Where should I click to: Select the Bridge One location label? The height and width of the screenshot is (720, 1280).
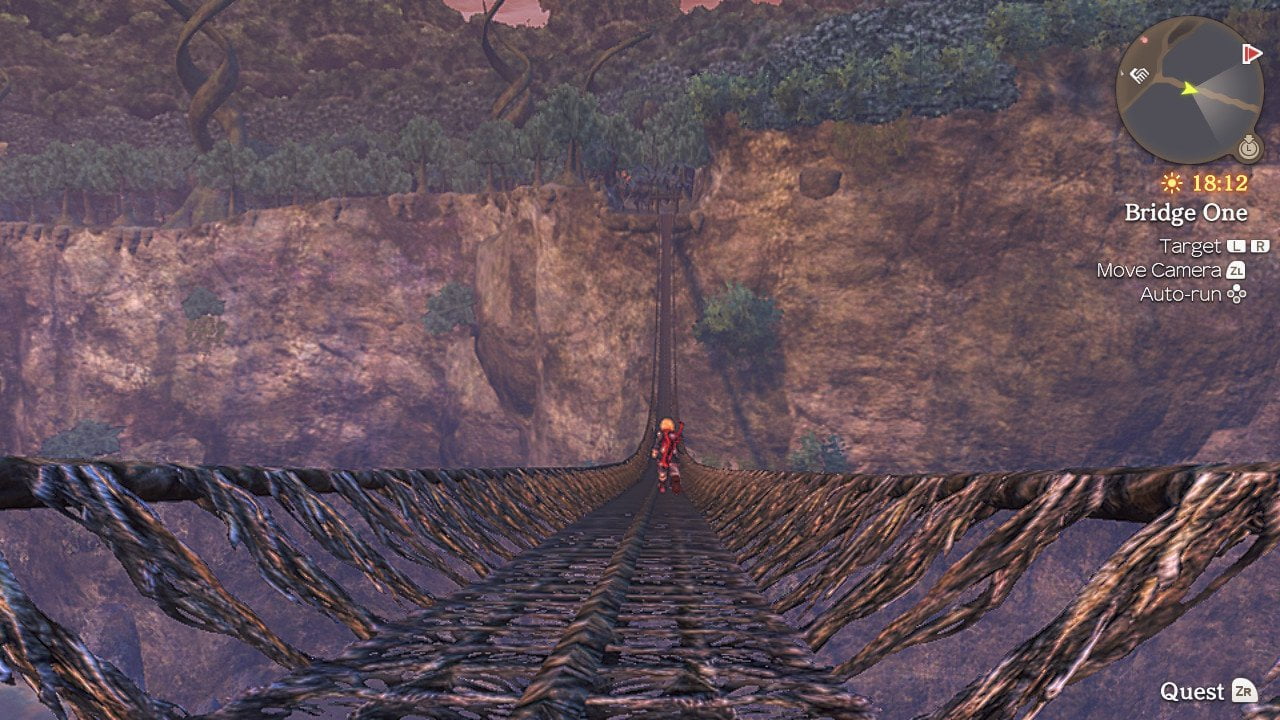[x=1187, y=212]
